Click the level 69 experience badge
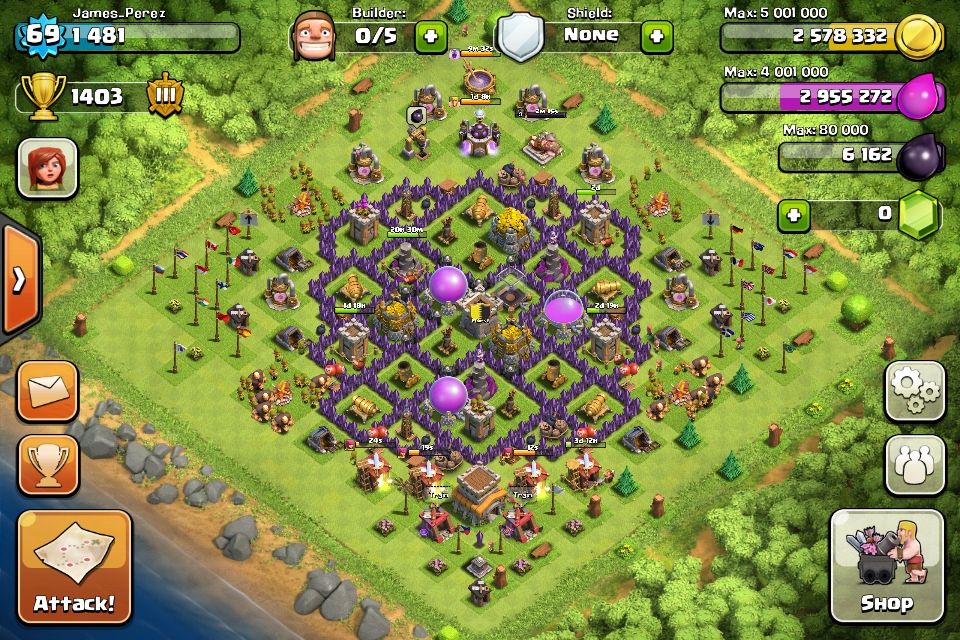This screenshot has width=960, height=640. [x=40, y=36]
